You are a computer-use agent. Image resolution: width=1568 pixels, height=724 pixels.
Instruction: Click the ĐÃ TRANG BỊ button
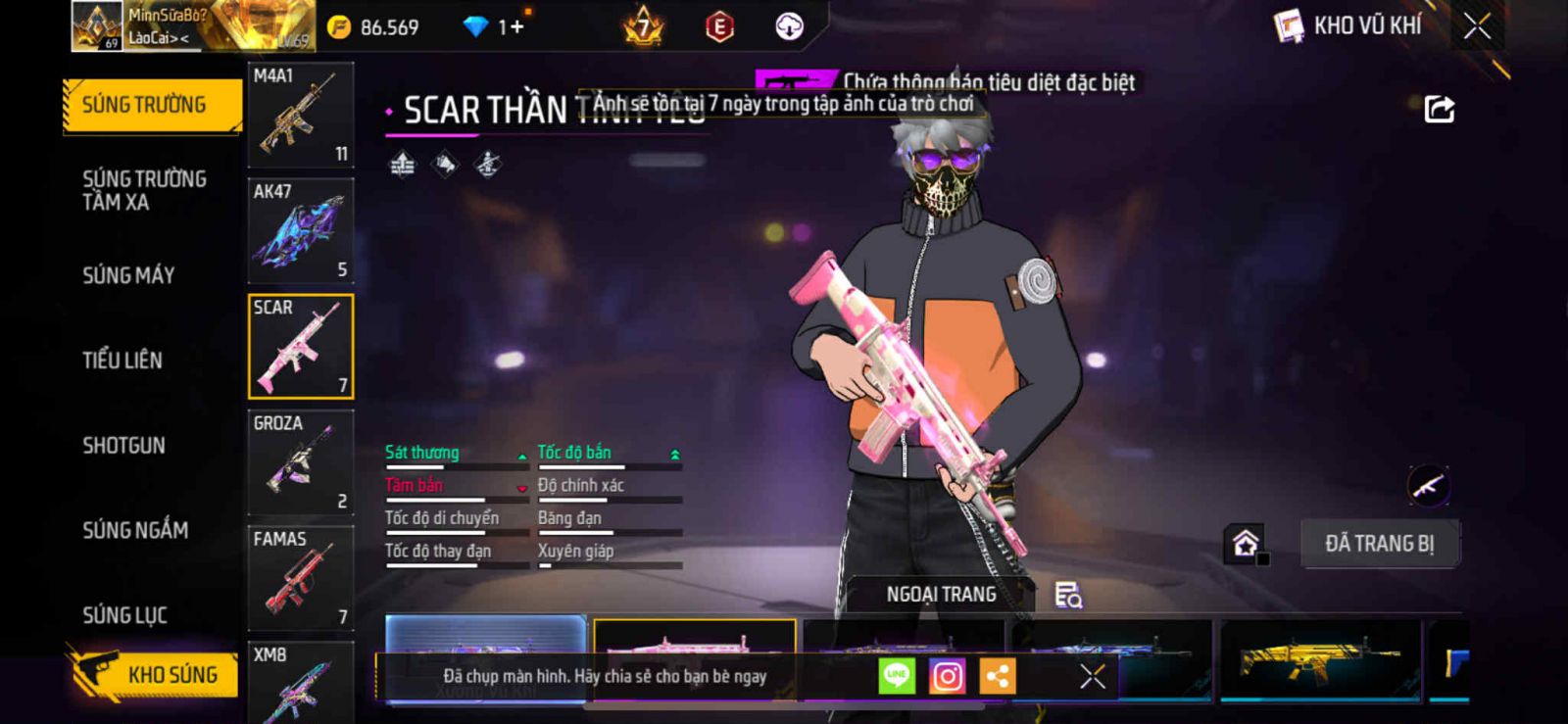(1379, 544)
